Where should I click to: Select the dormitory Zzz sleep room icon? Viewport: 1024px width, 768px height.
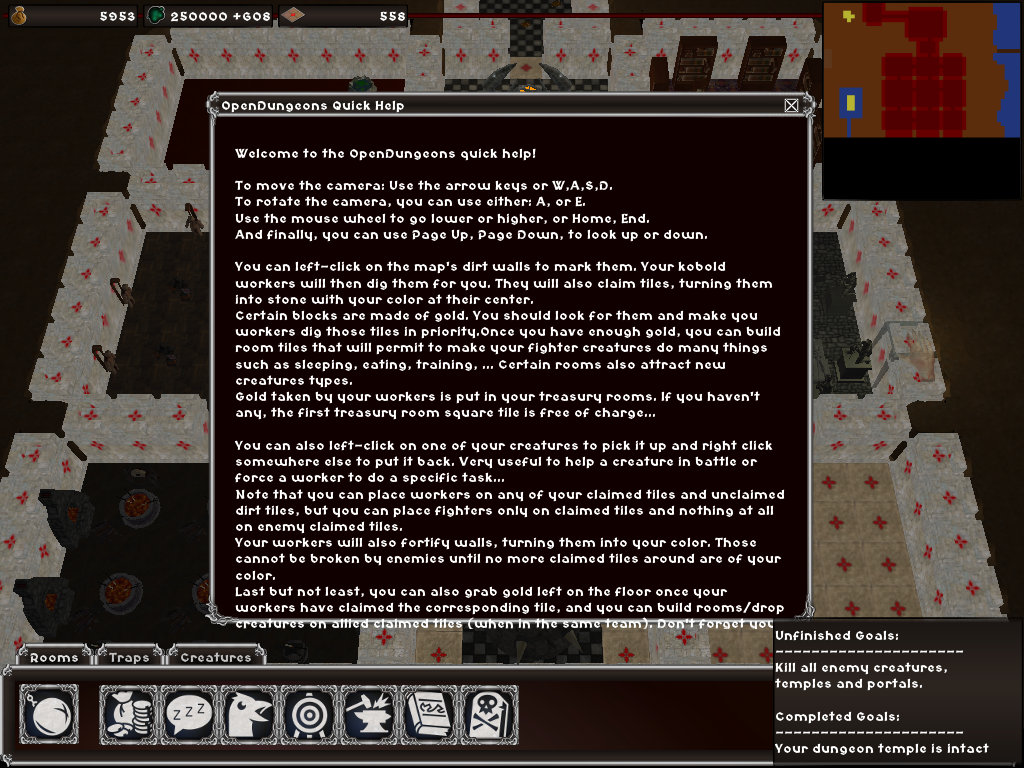tap(189, 714)
